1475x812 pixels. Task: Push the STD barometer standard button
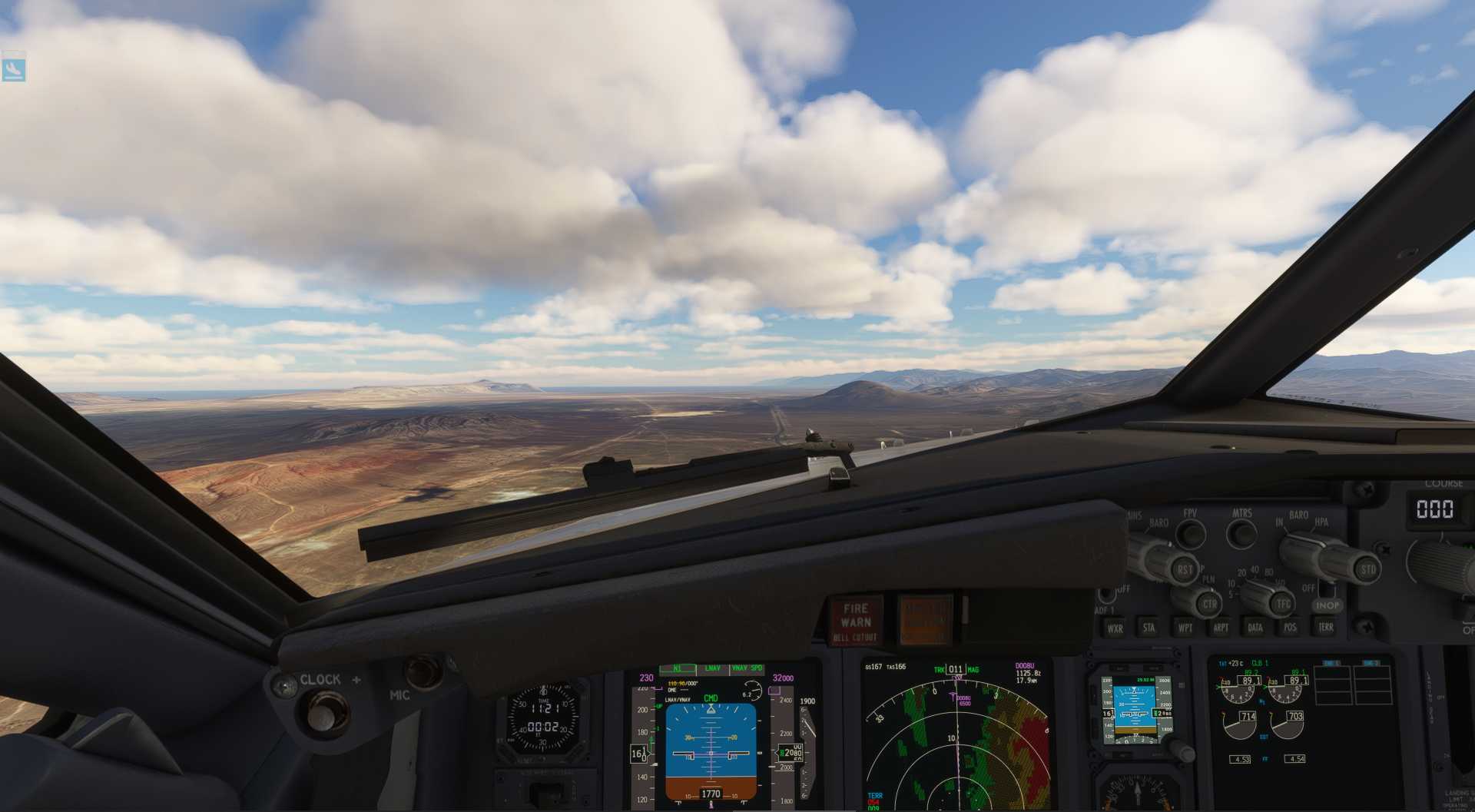1367,570
